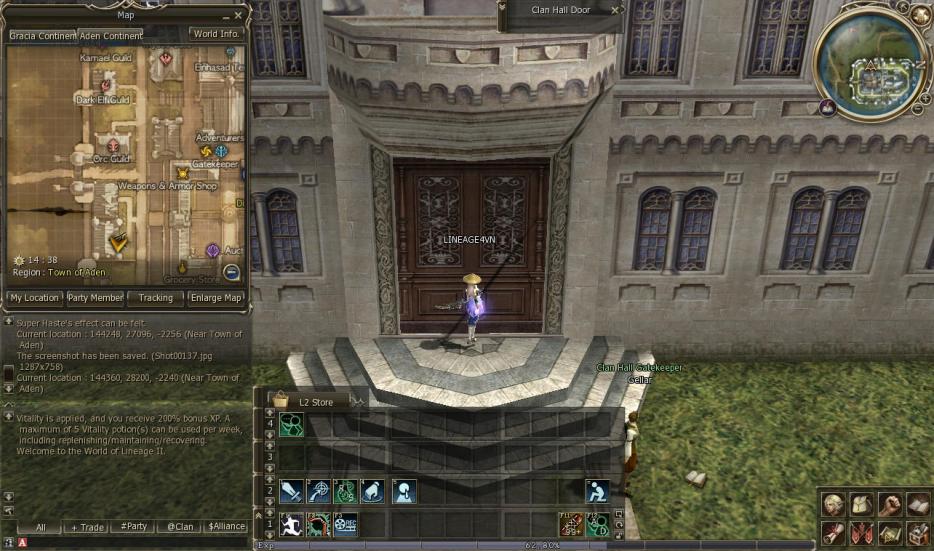Show Party Member positions on map

(95, 298)
